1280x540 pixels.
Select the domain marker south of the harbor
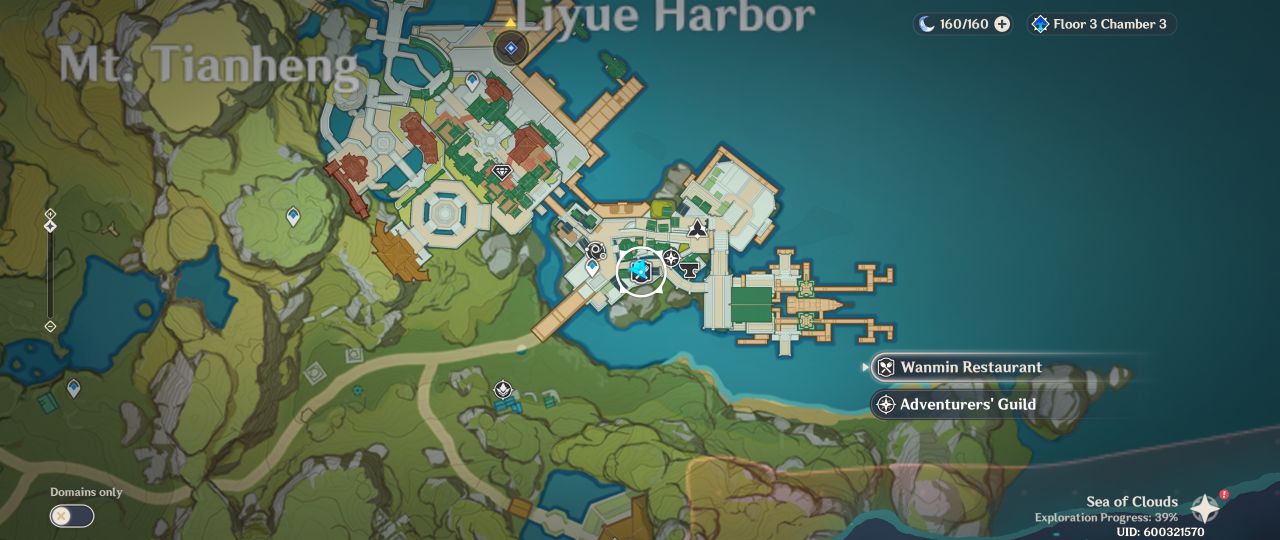pyautogui.click(x=504, y=388)
